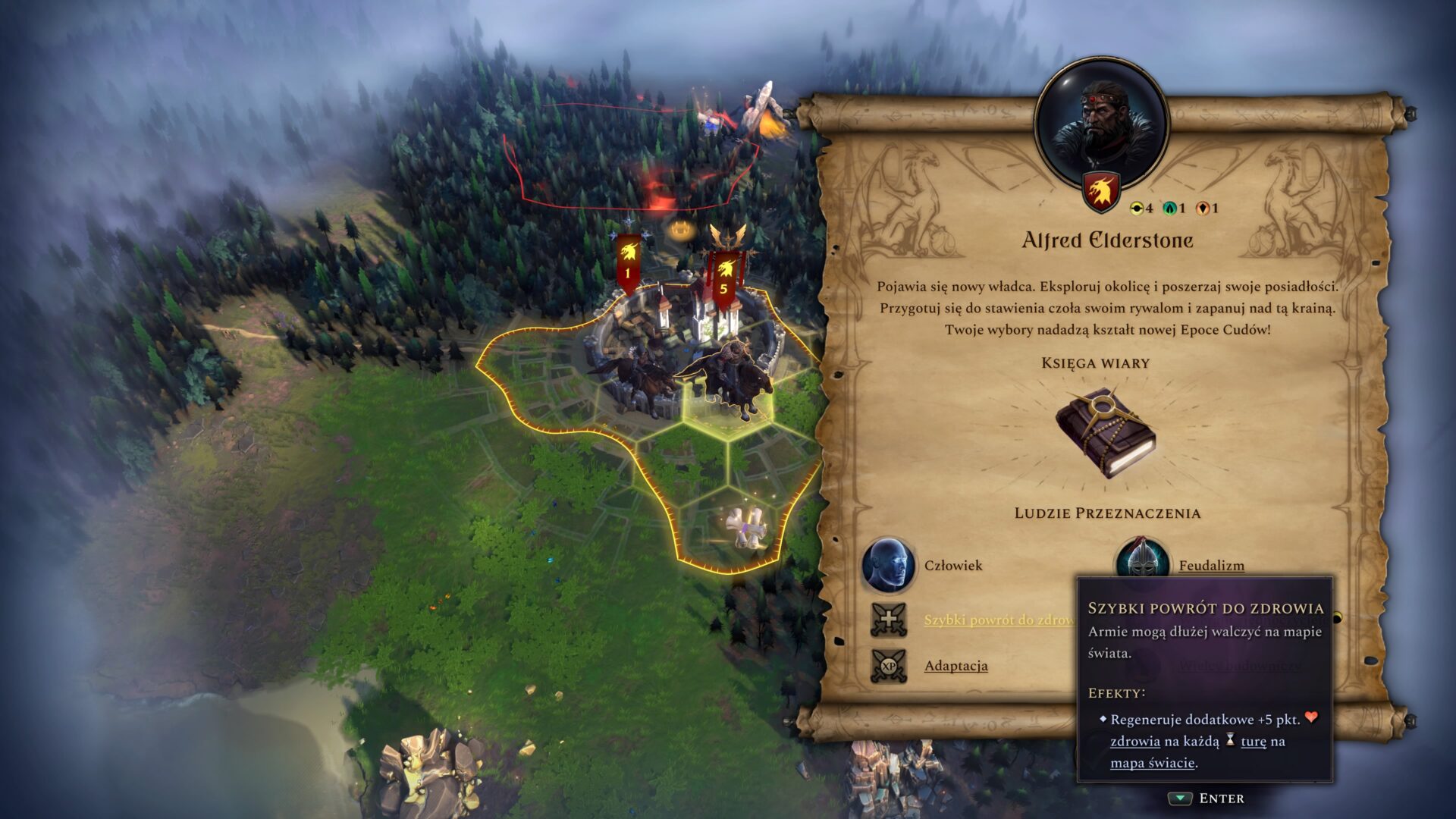Select the city banner numbered 5

723,278
